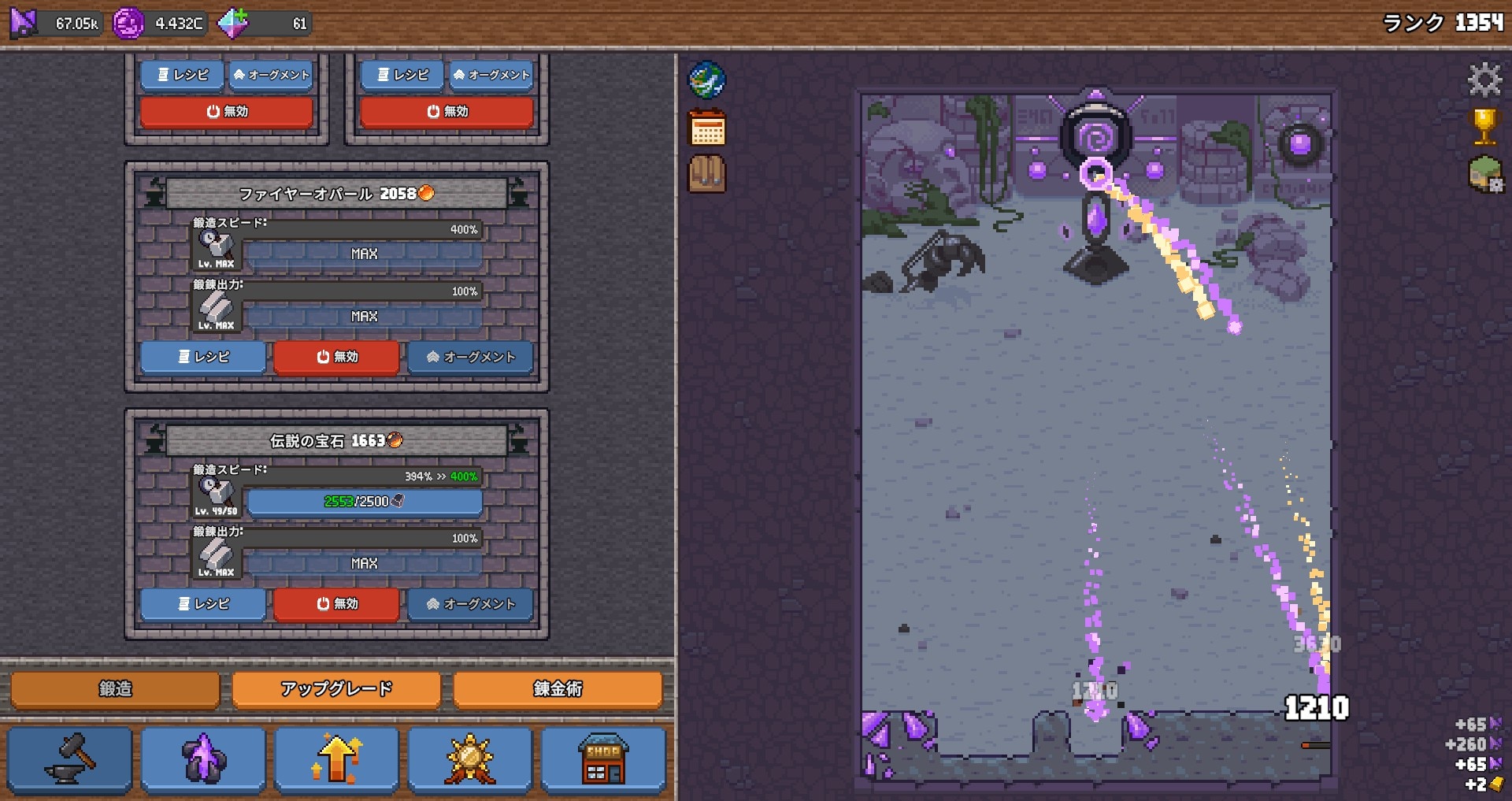Open the SHOP store icon
1512x801 pixels.
click(x=603, y=758)
